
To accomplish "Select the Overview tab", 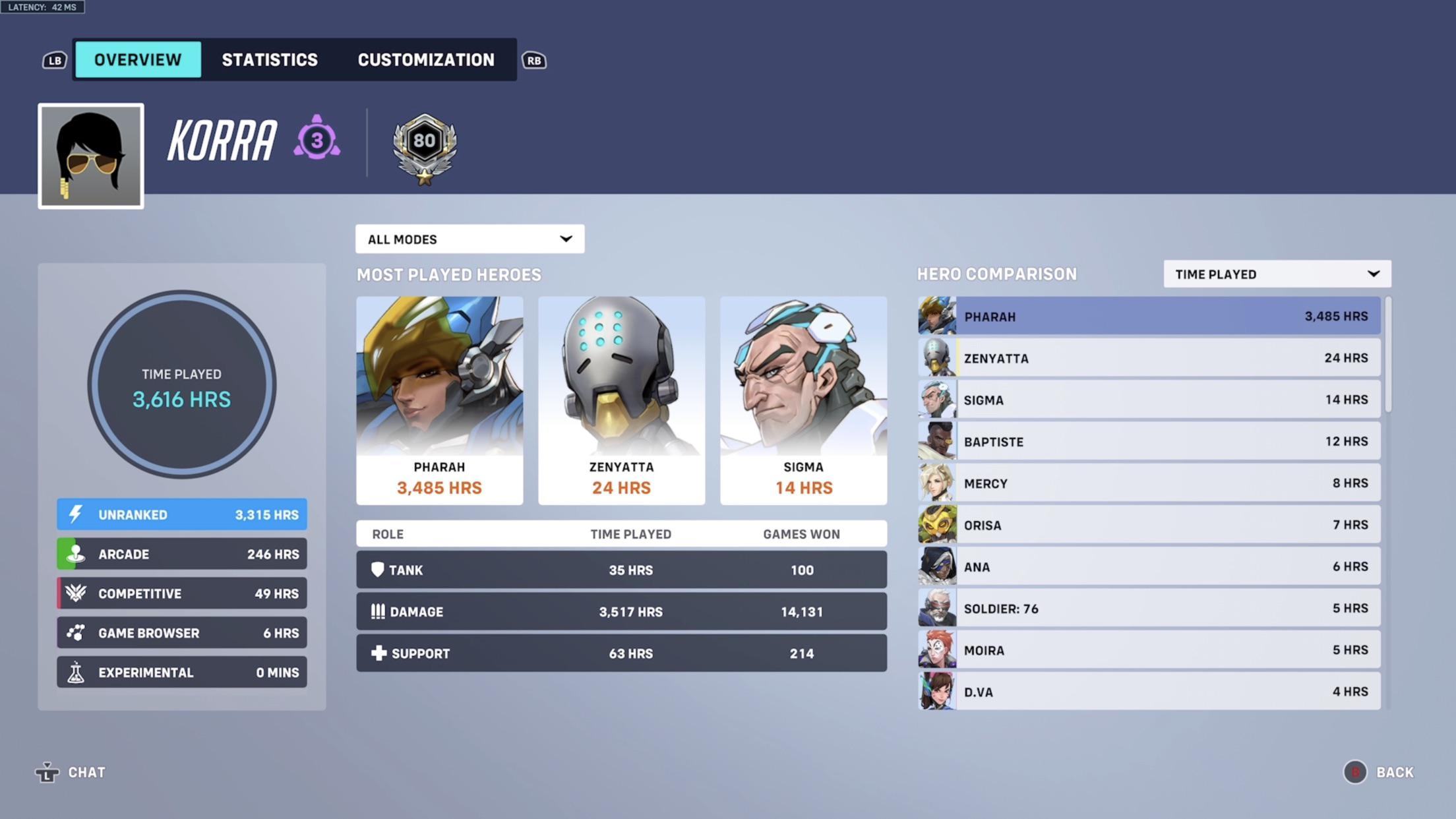I will 138,60.
